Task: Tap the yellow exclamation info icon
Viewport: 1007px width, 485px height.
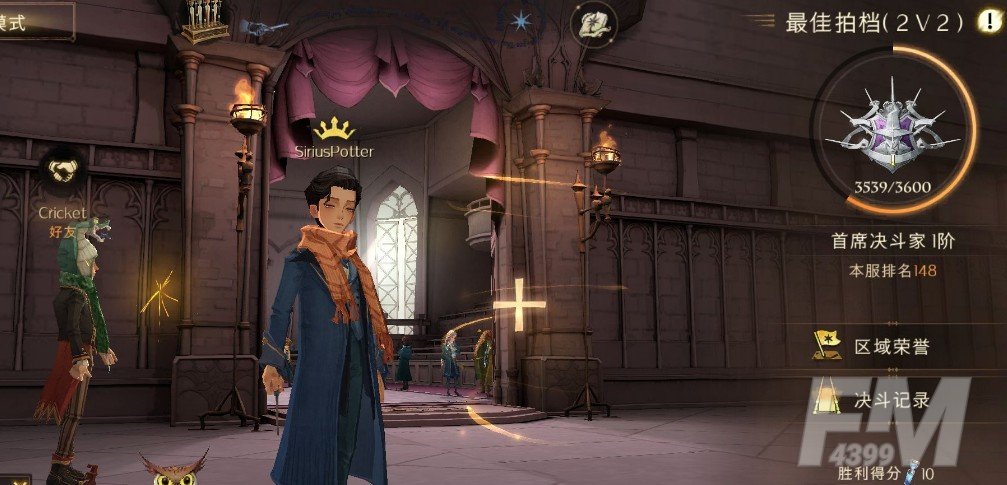Action: pyautogui.click(x=988, y=21)
